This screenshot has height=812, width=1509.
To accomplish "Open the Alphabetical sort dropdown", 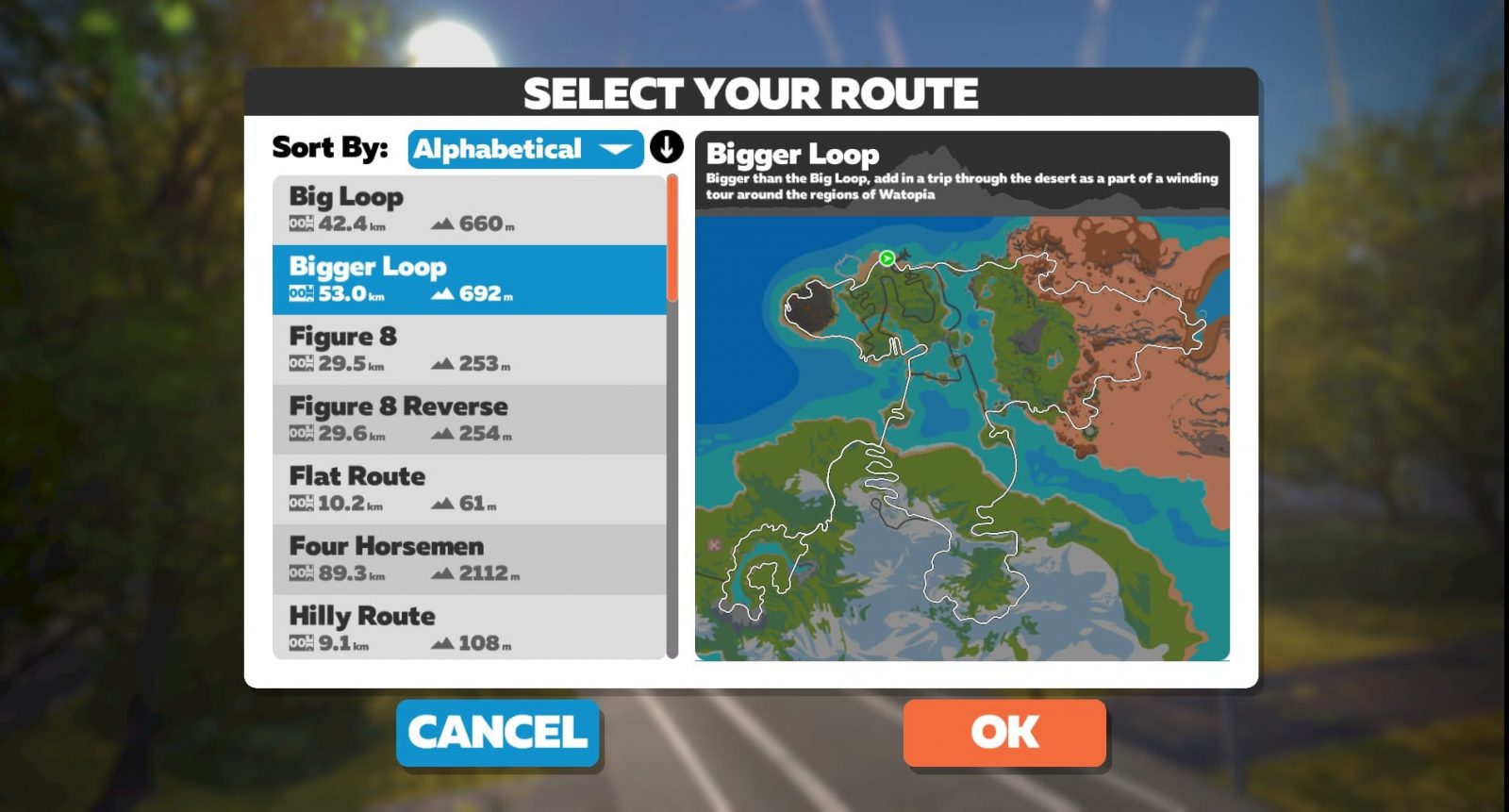I will point(524,149).
